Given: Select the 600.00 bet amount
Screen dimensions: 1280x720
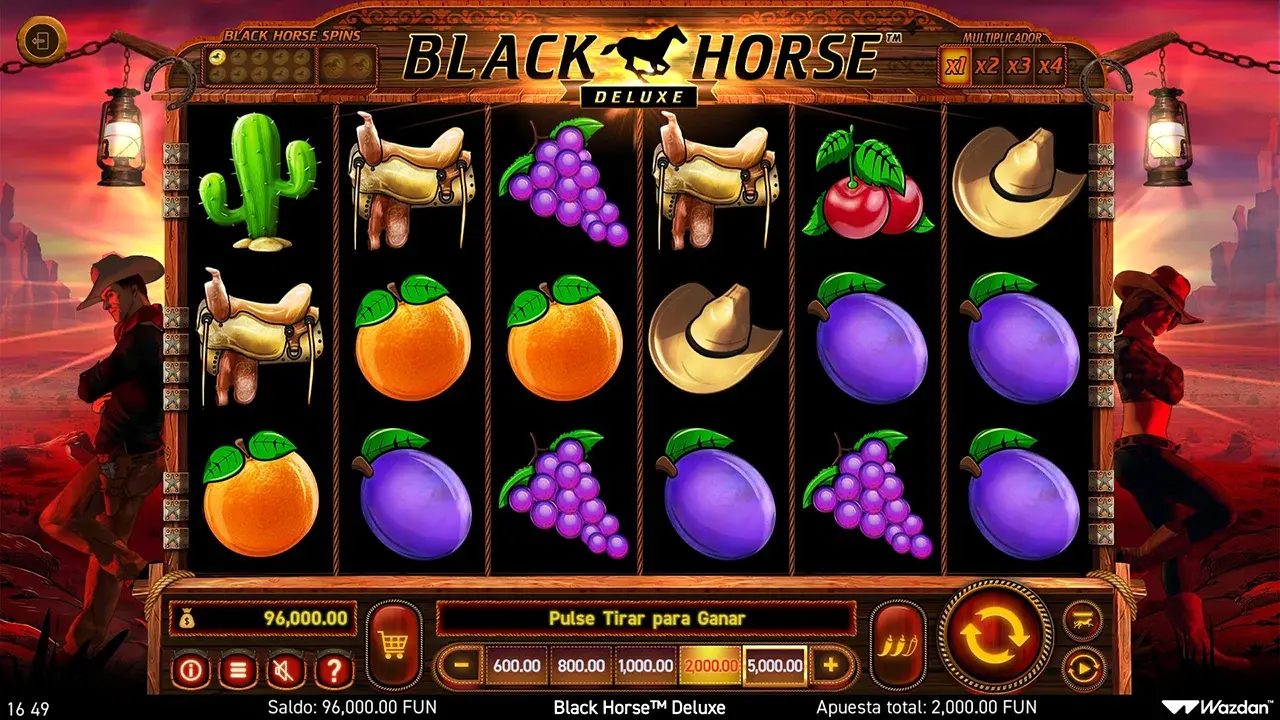Looking at the screenshot, I should 517,665.
